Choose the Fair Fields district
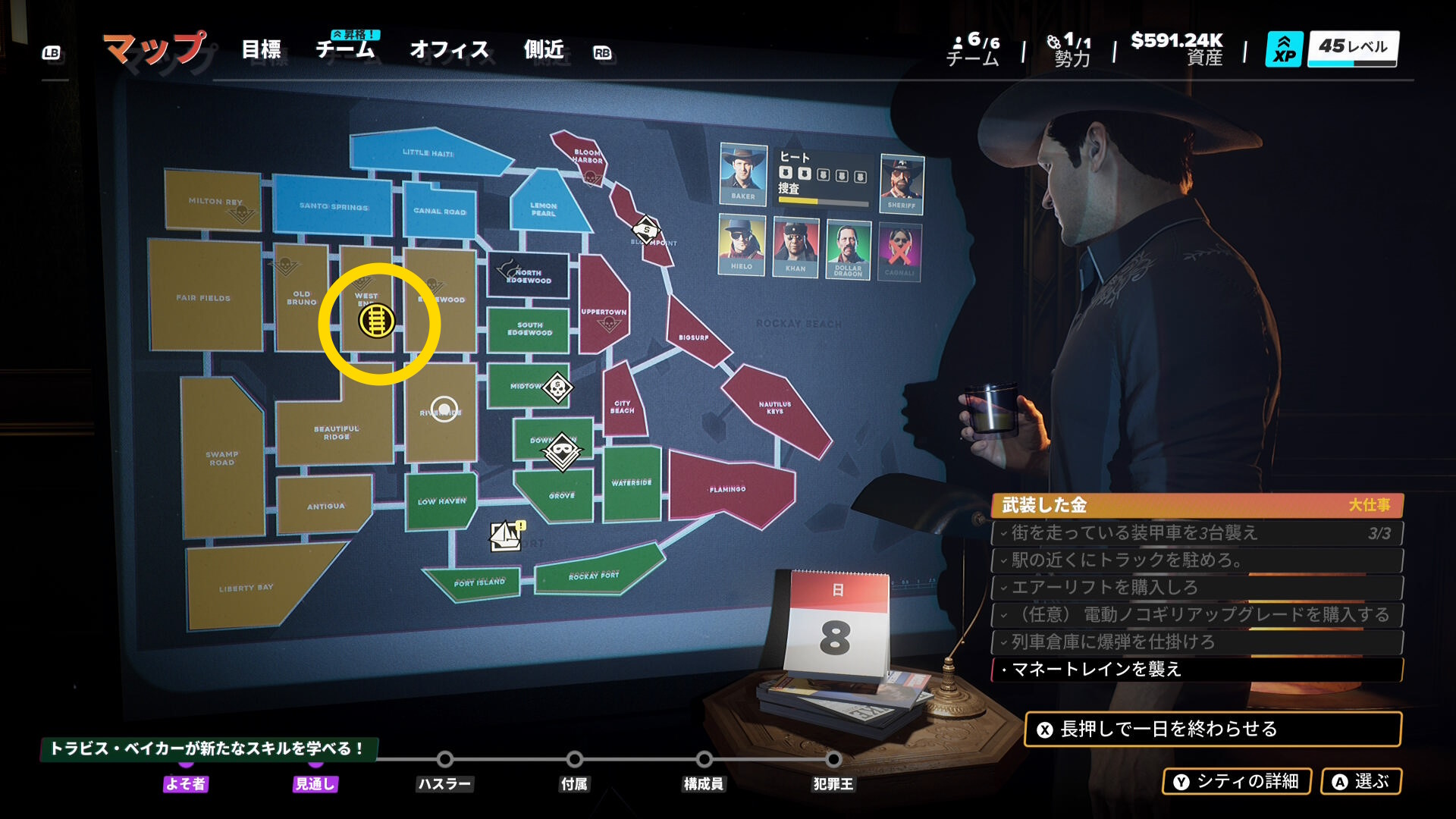 [x=203, y=297]
